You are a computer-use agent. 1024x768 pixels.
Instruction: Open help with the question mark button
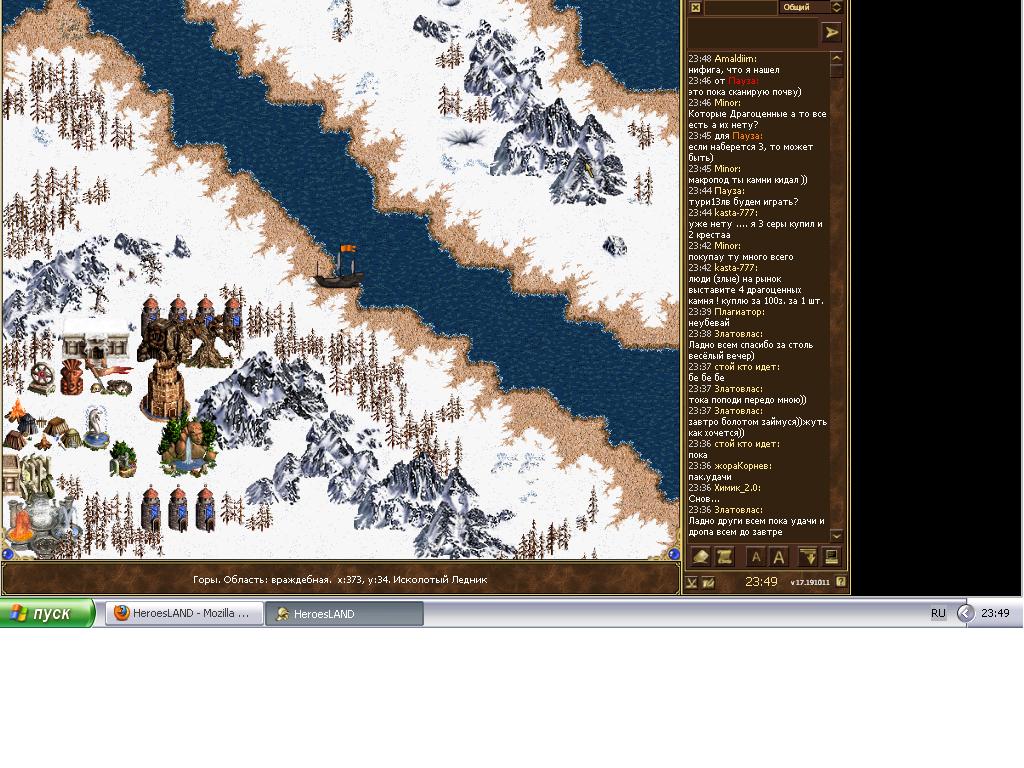[x=841, y=581]
